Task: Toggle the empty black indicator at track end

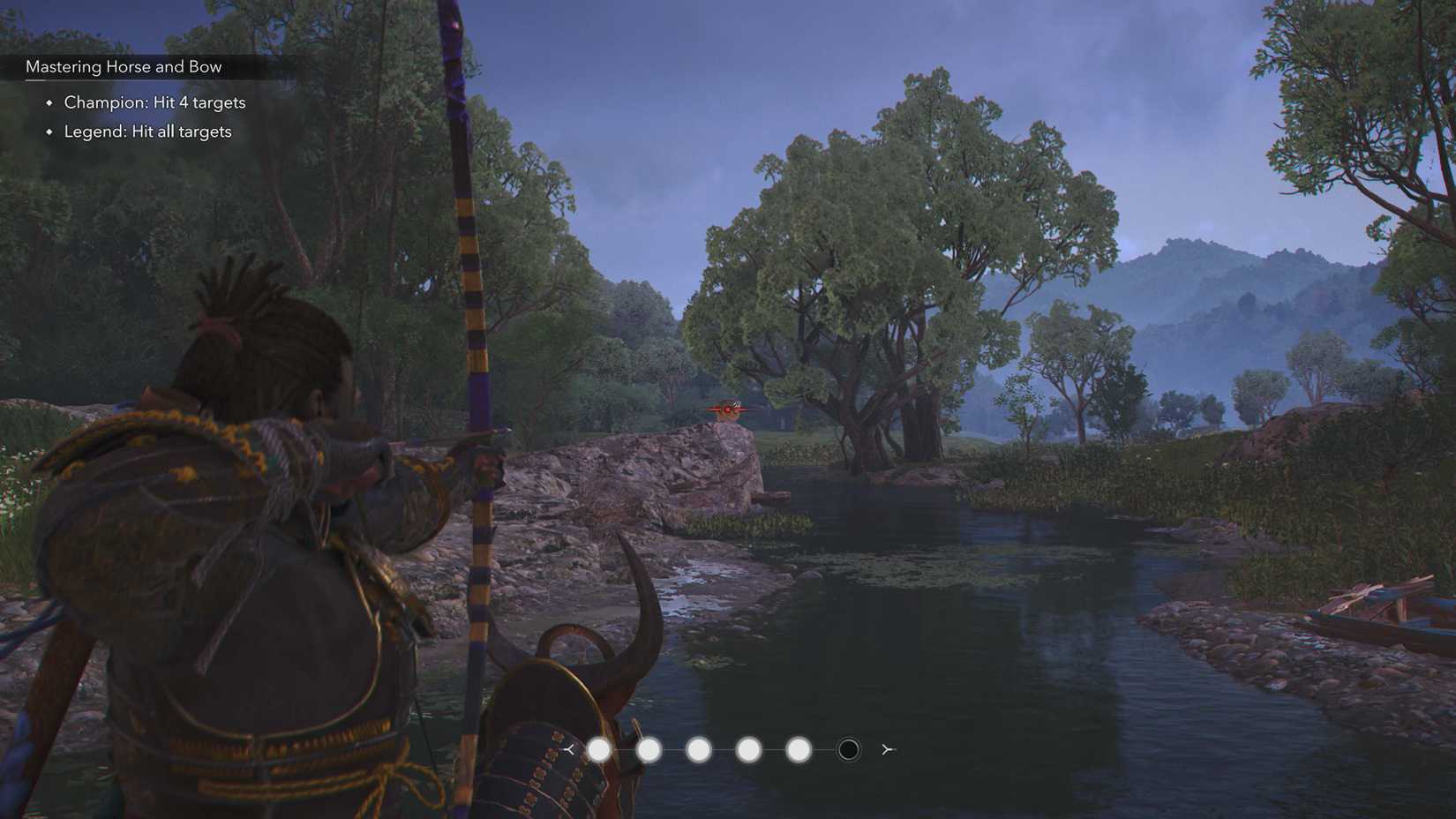Action: point(847,749)
